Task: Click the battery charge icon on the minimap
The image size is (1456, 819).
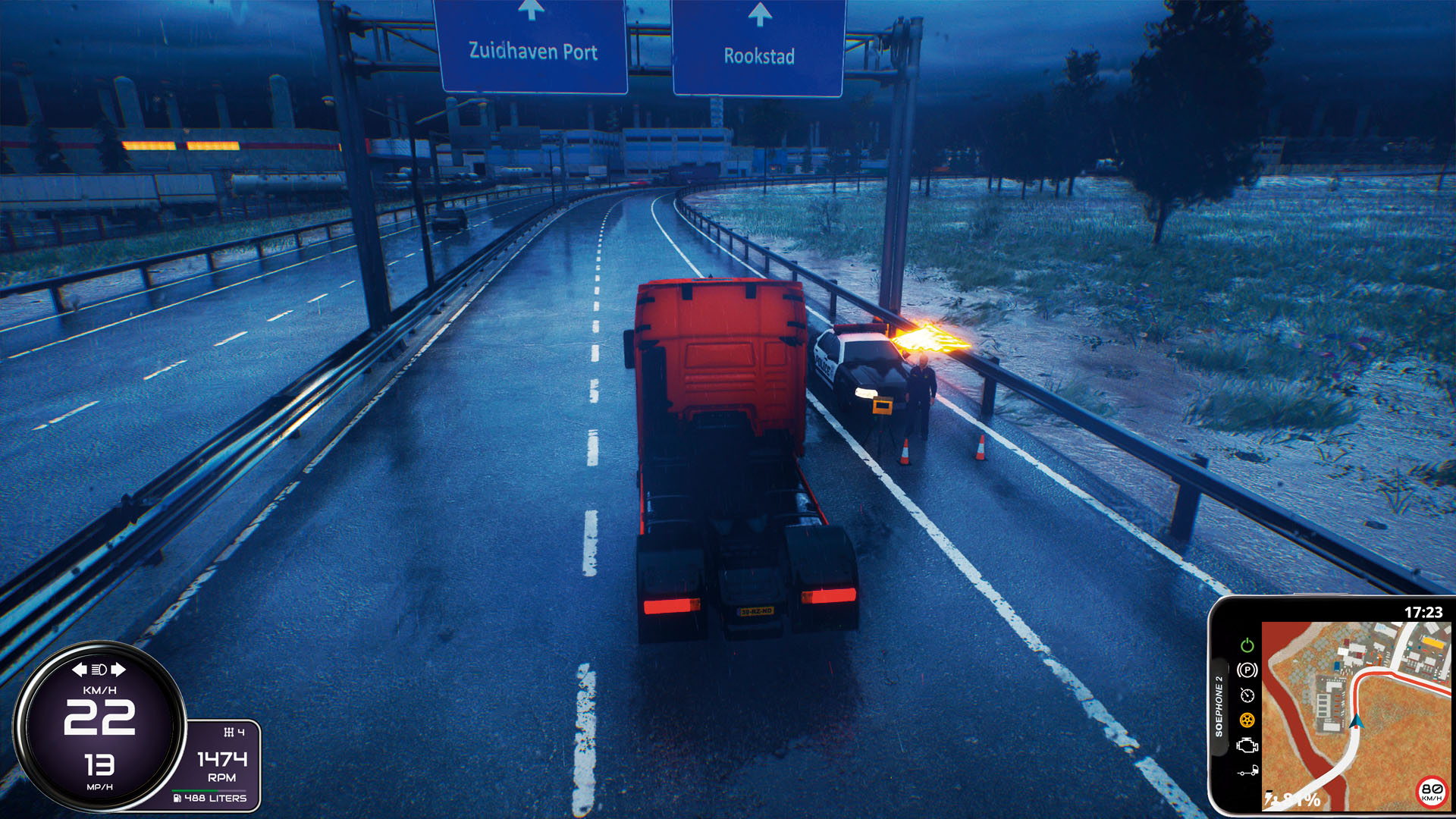Action: point(1270,799)
